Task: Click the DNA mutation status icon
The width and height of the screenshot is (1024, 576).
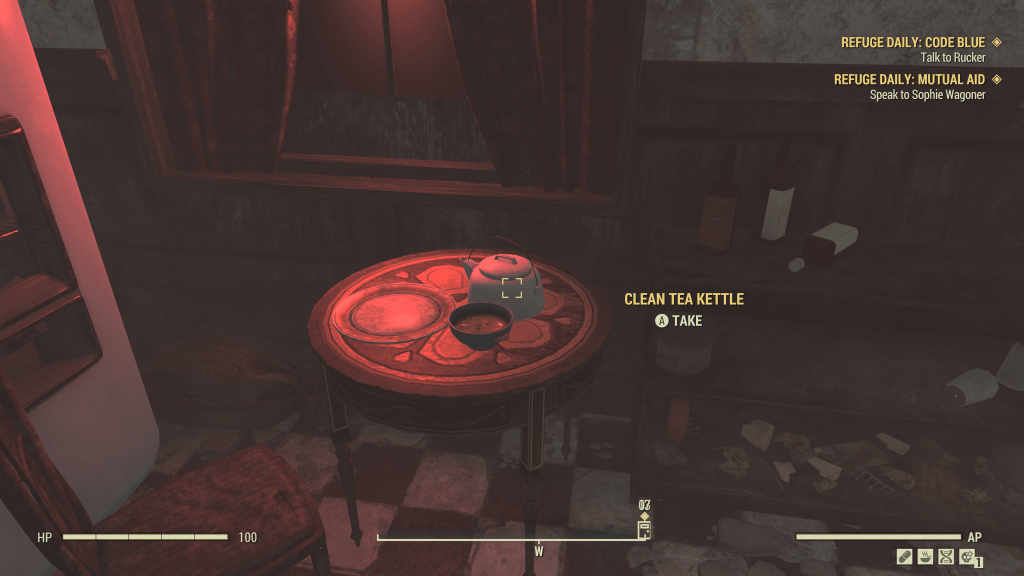Action: tap(946, 557)
